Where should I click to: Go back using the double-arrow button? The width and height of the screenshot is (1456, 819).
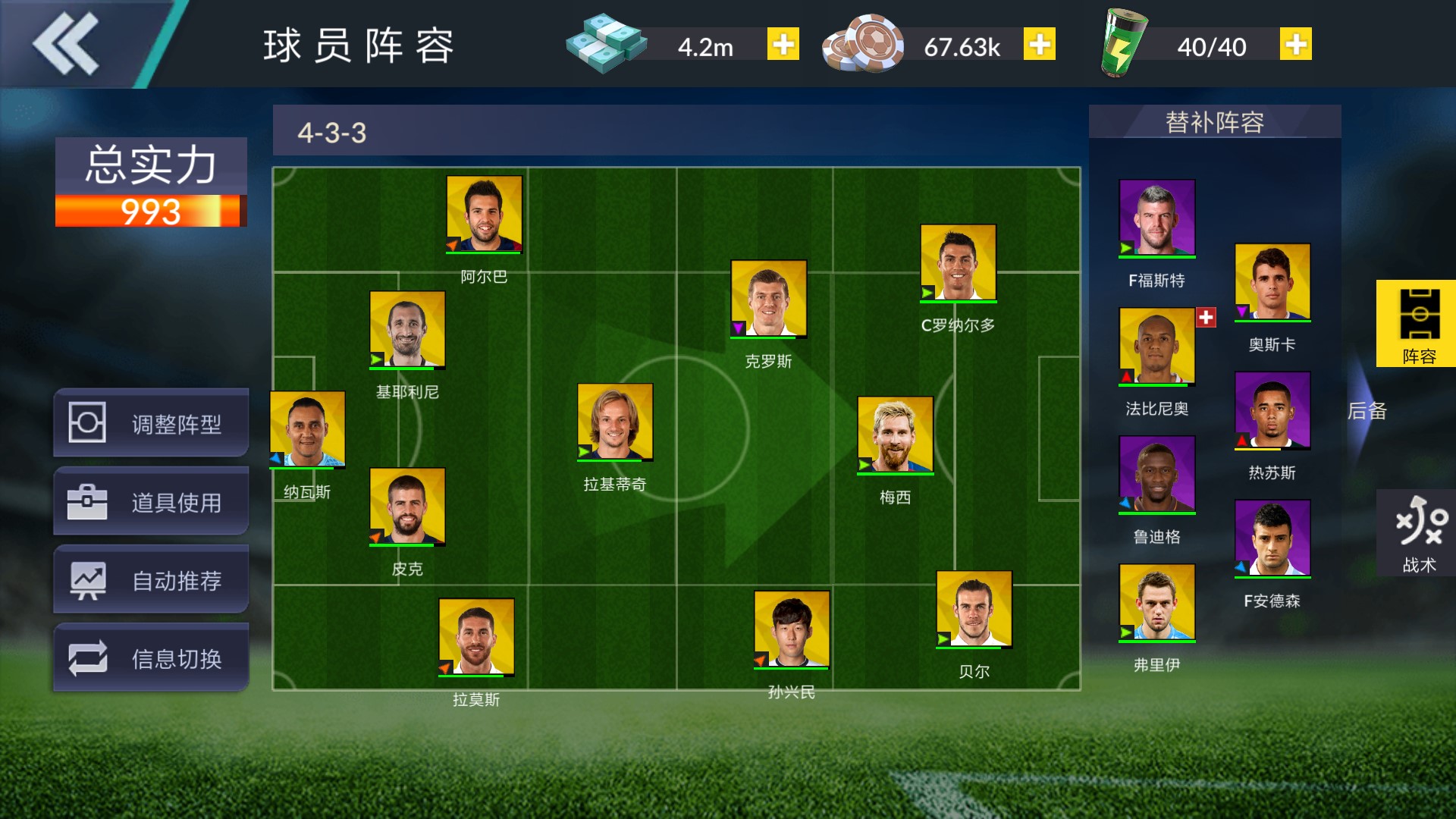(x=66, y=44)
